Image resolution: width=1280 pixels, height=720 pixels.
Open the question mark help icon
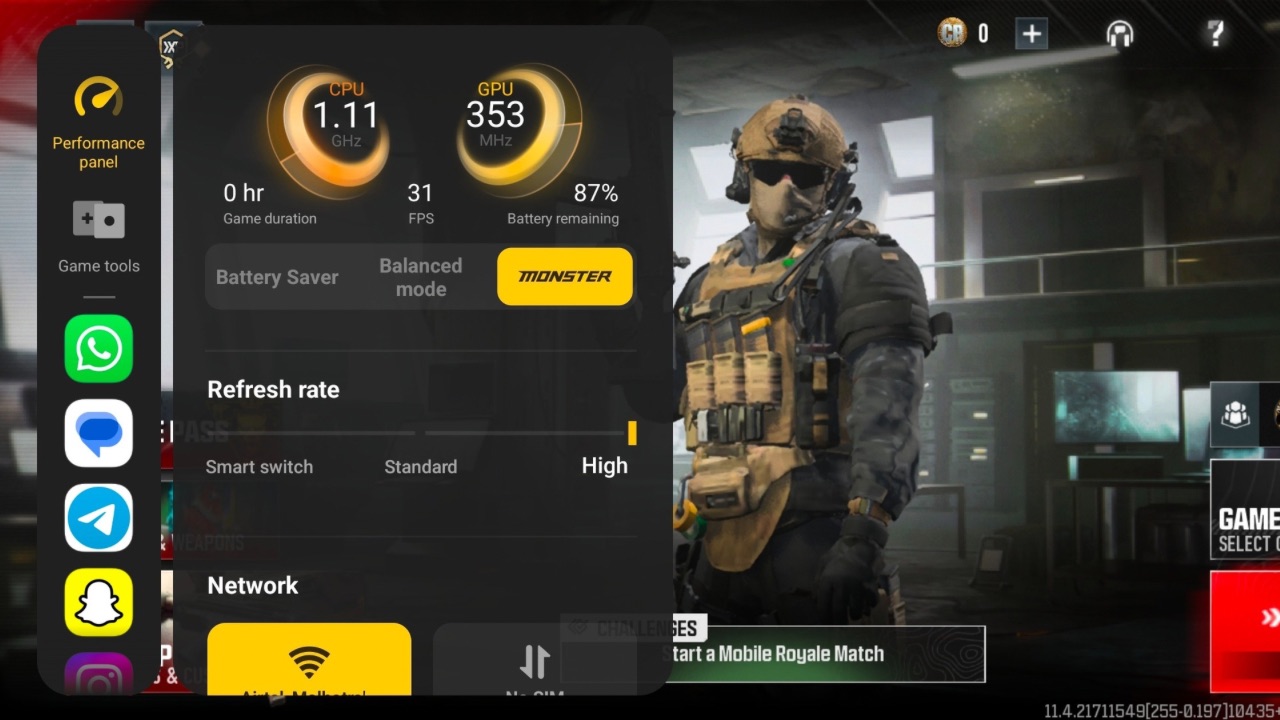coord(1215,34)
